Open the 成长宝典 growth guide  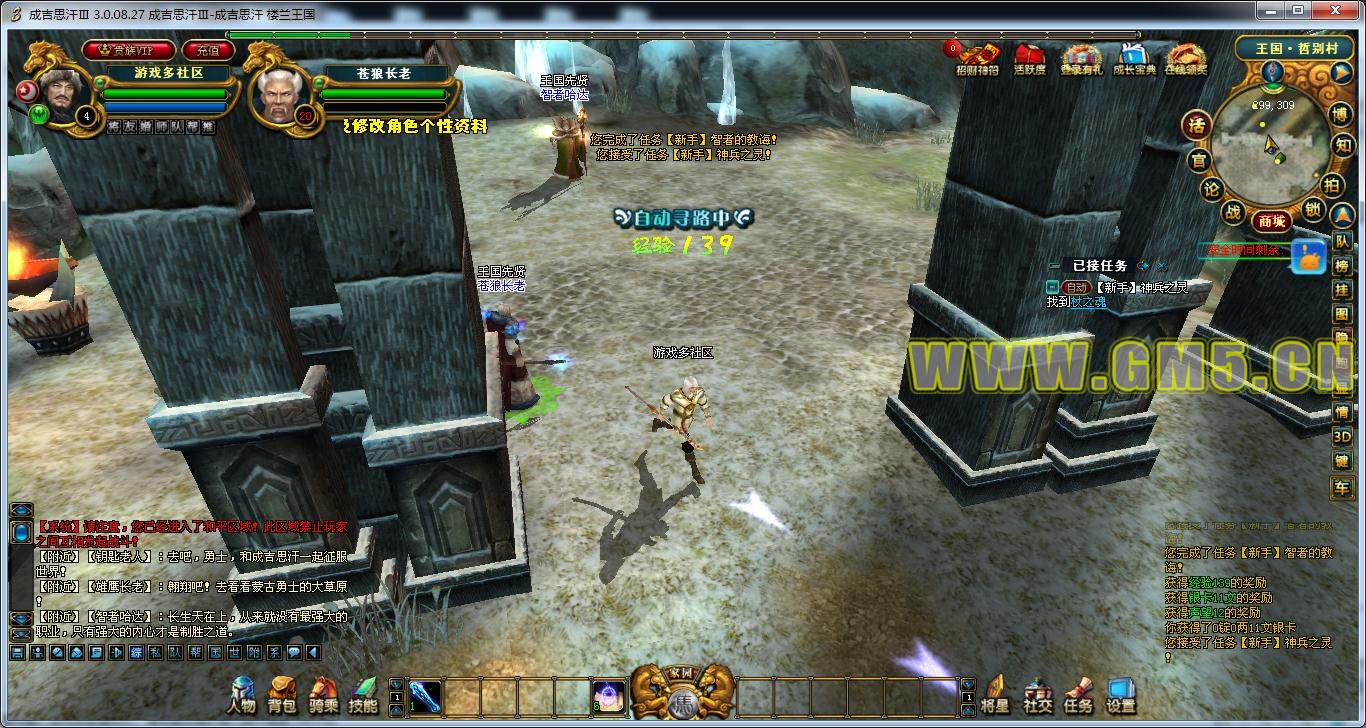pos(1132,59)
